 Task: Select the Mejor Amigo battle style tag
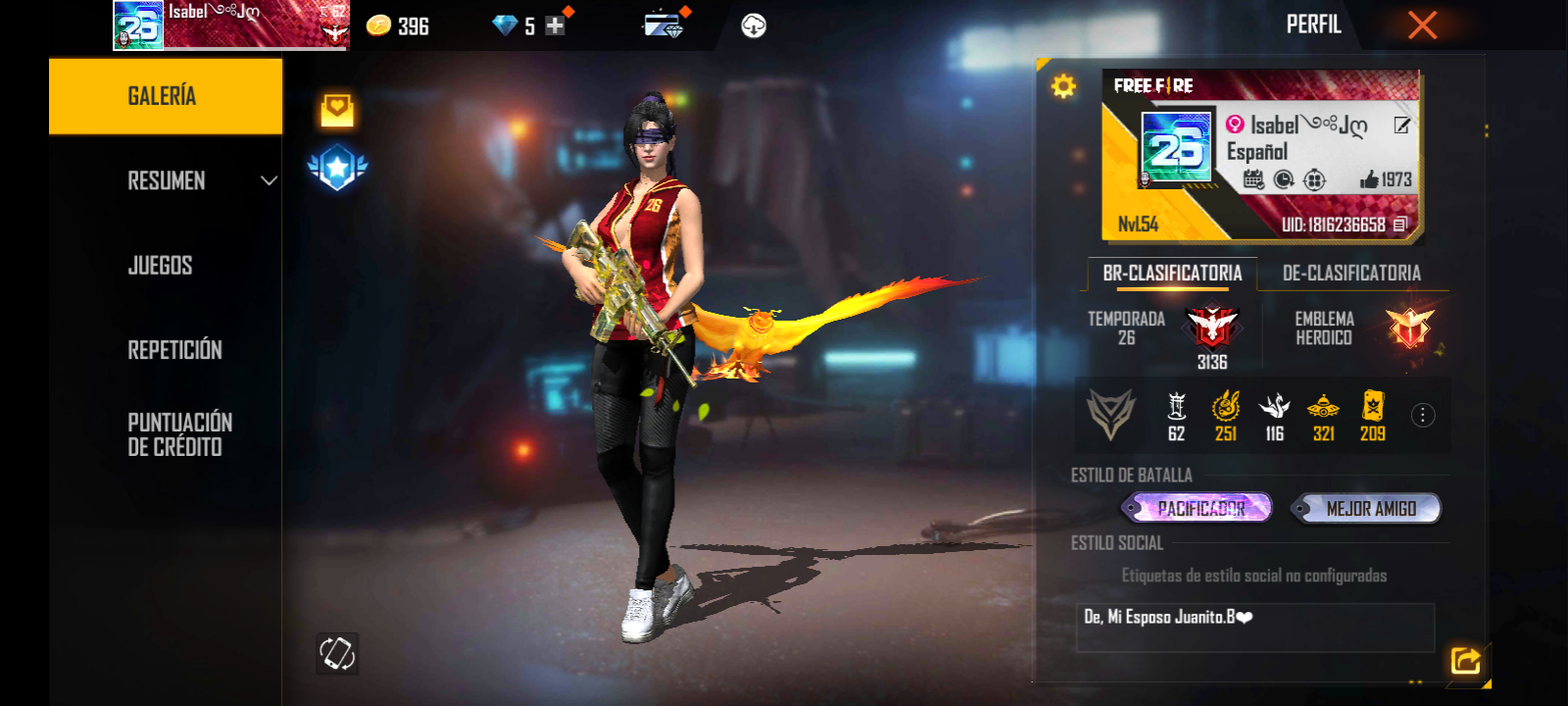(1369, 508)
